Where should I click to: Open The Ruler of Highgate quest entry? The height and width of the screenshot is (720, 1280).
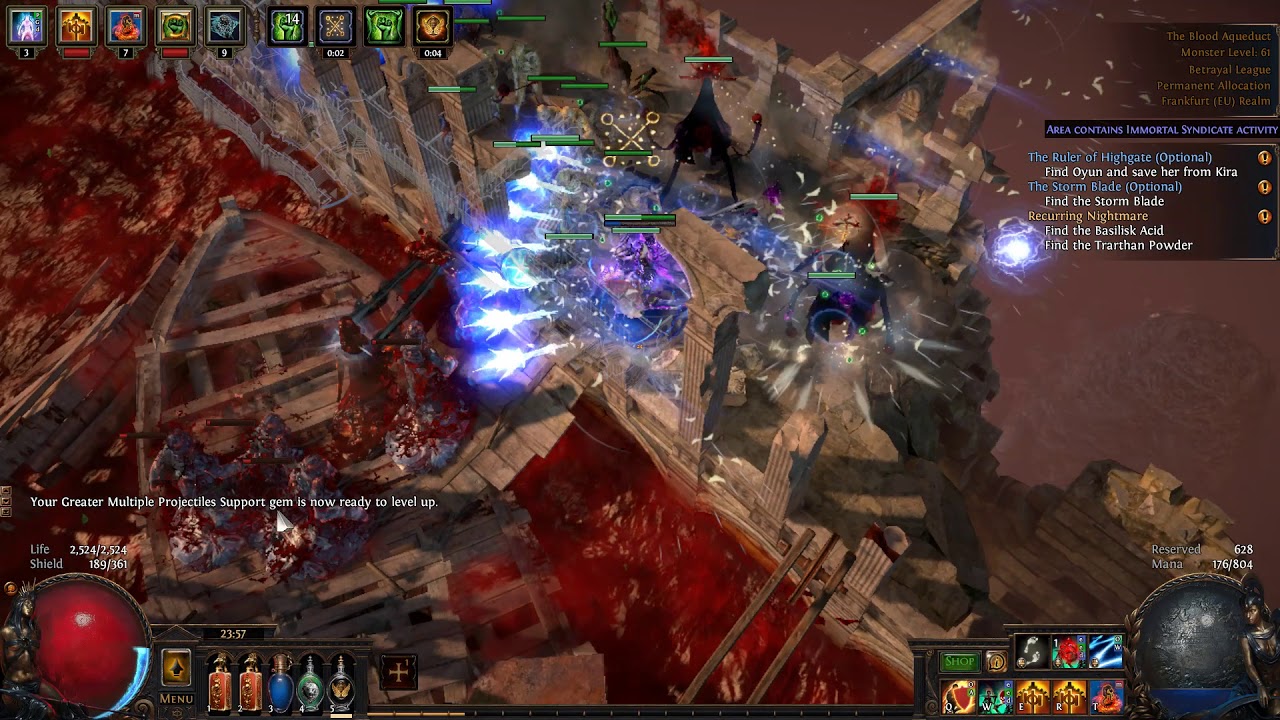coord(1119,157)
